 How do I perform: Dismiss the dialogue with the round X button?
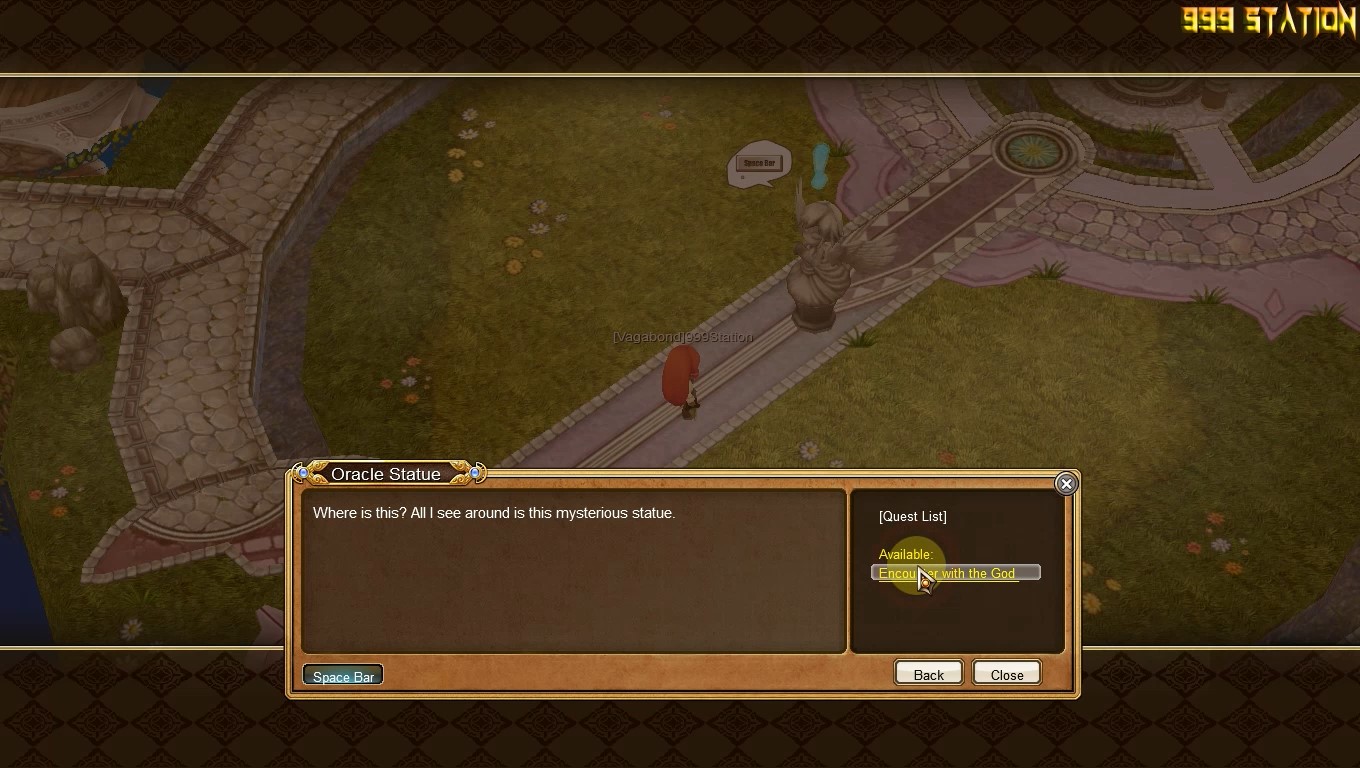tap(1066, 484)
